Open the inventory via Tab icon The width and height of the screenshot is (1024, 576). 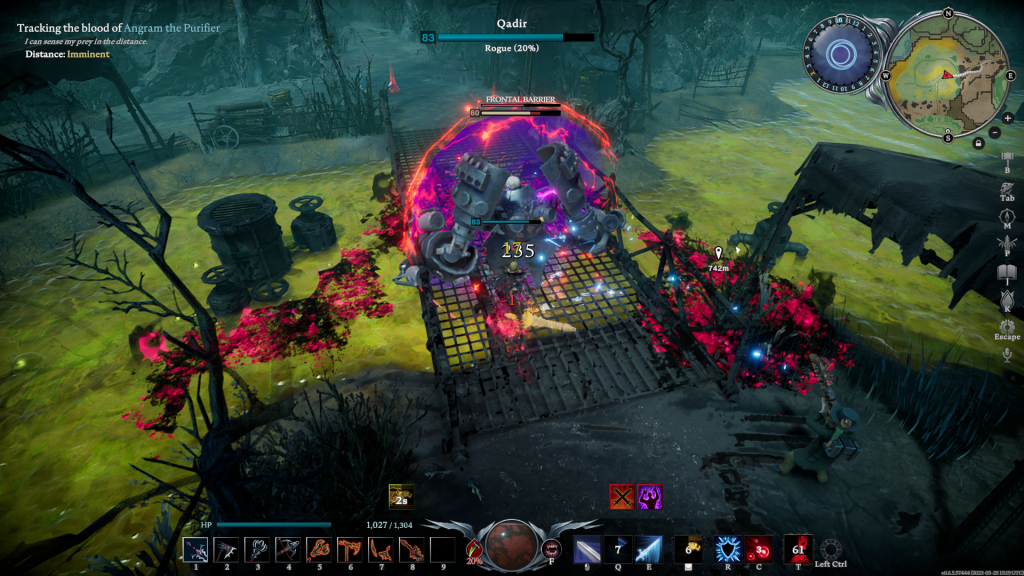[x=1007, y=187]
